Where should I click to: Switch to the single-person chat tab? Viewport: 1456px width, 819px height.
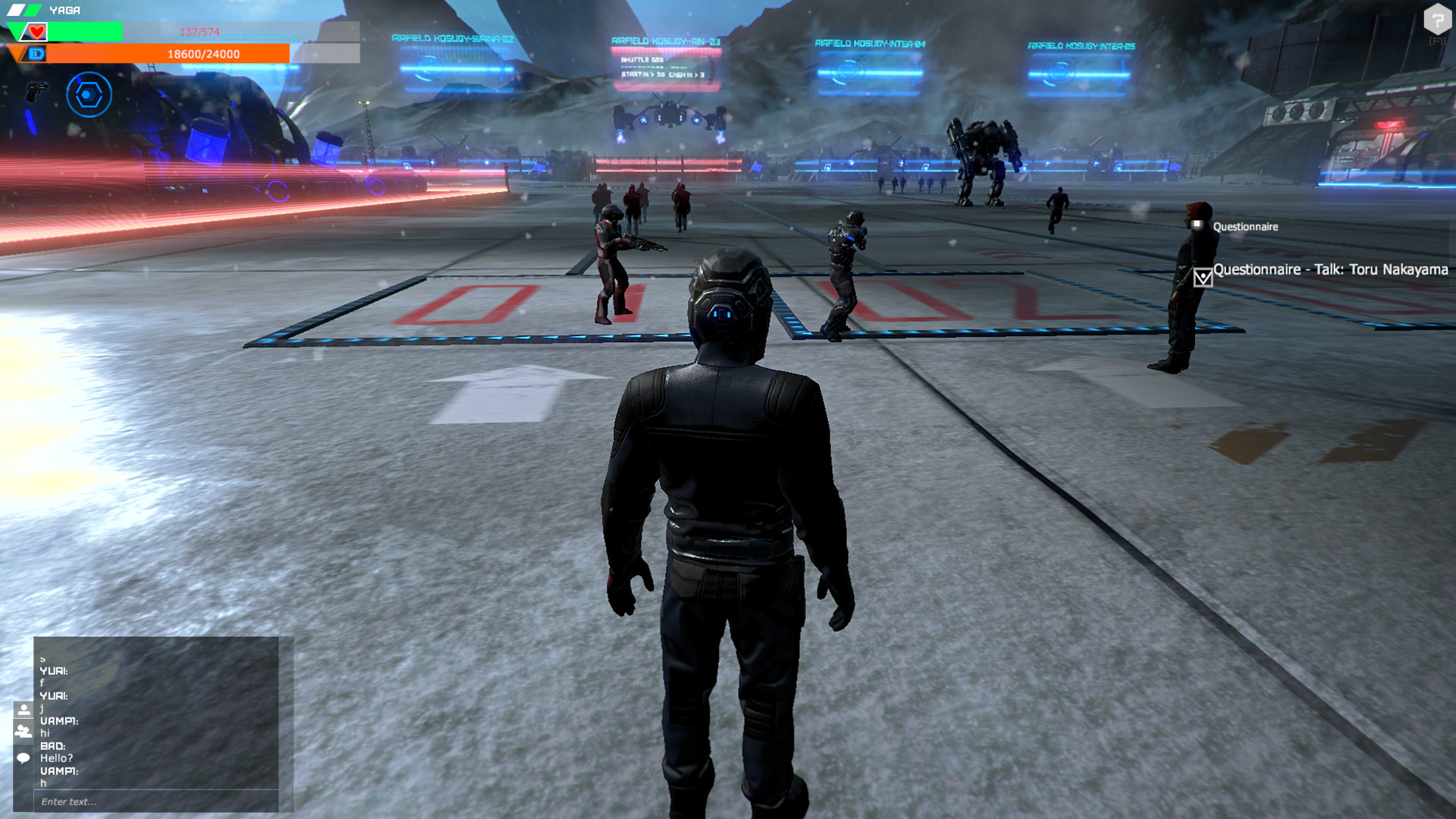point(23,709)
